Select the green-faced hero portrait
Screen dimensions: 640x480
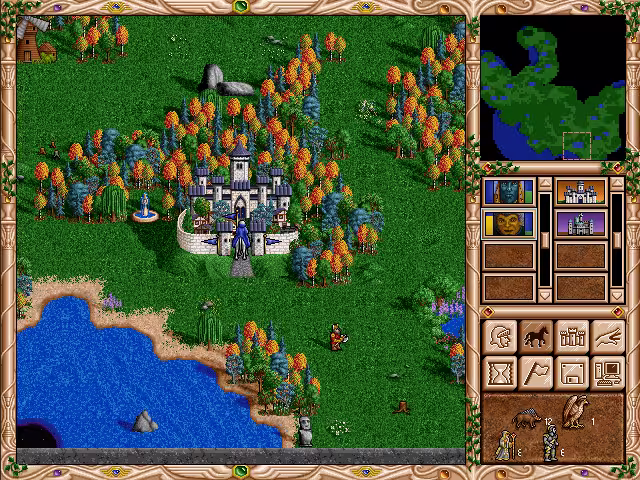tap(508, 223)
